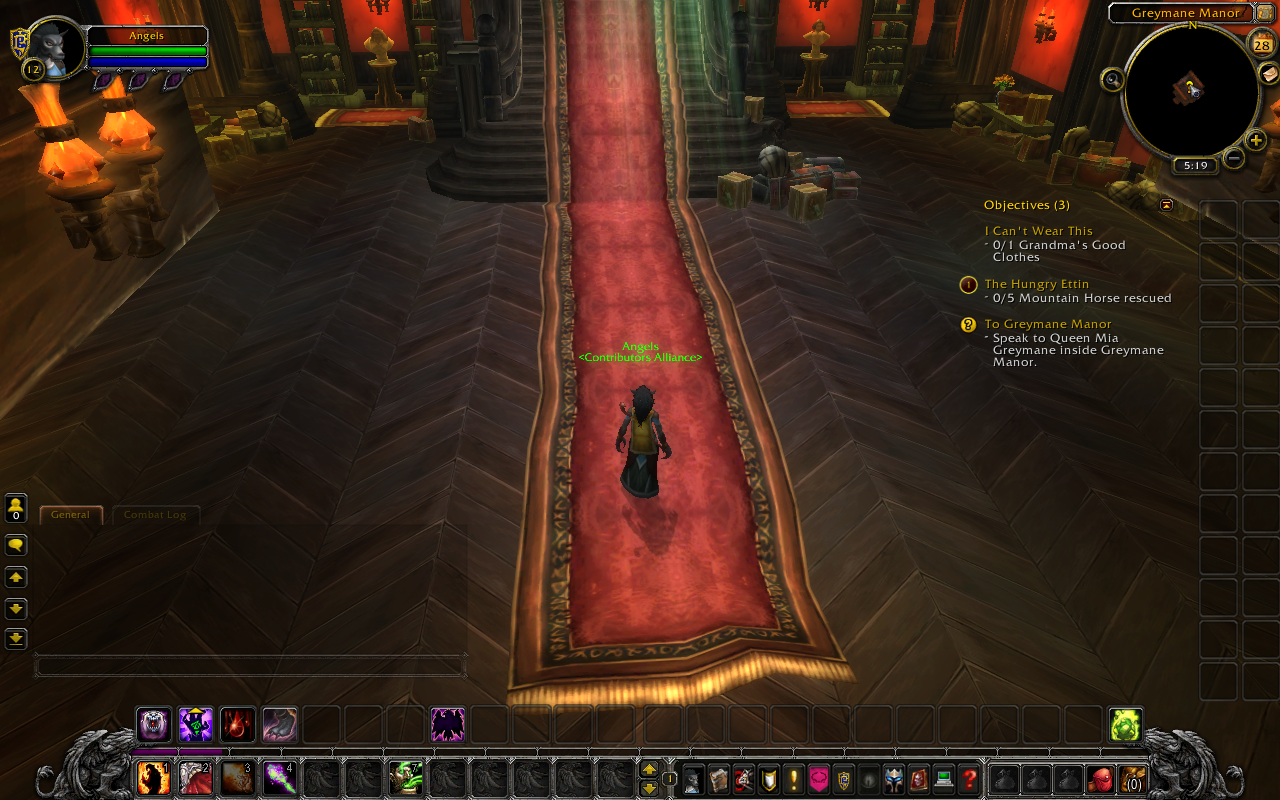Toggle the chat menu speech bubble

tap(15, 544)
